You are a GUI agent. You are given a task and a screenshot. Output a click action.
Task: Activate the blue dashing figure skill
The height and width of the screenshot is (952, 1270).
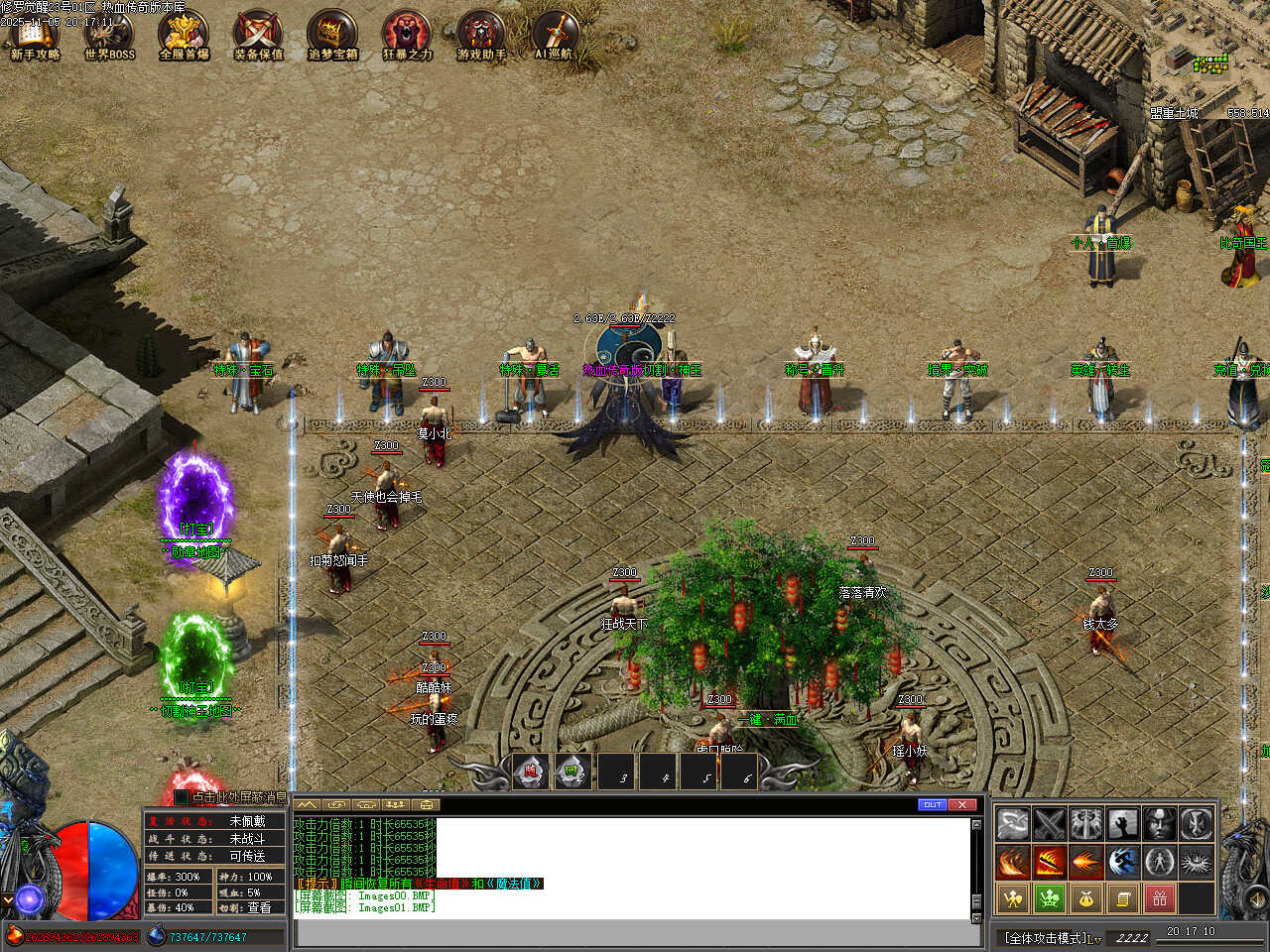pos(1122,861)
